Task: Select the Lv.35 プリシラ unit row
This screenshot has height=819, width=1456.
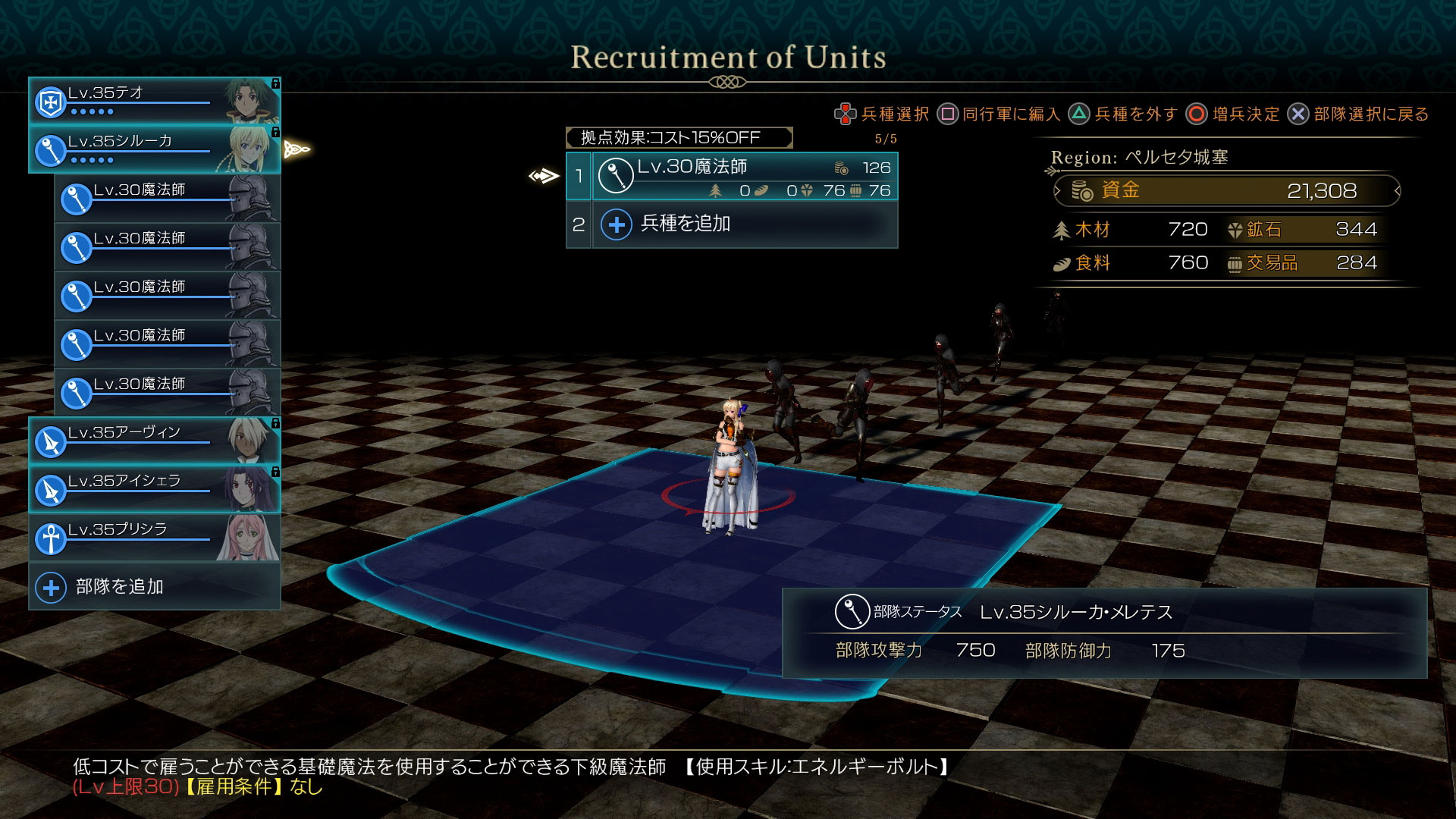Action: (154, 538)
